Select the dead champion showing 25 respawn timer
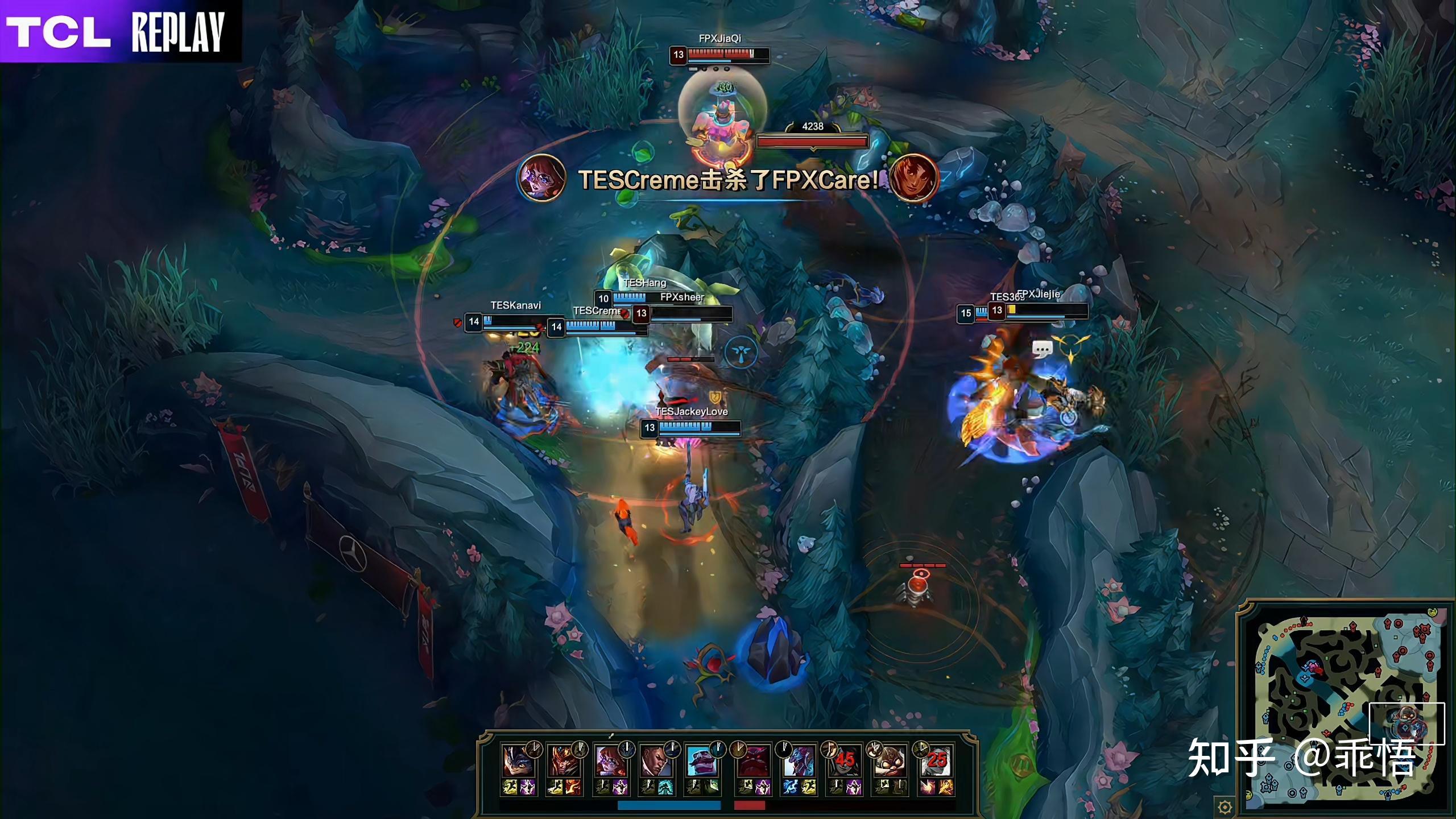1456x819 pixels. tap(936, 762)
